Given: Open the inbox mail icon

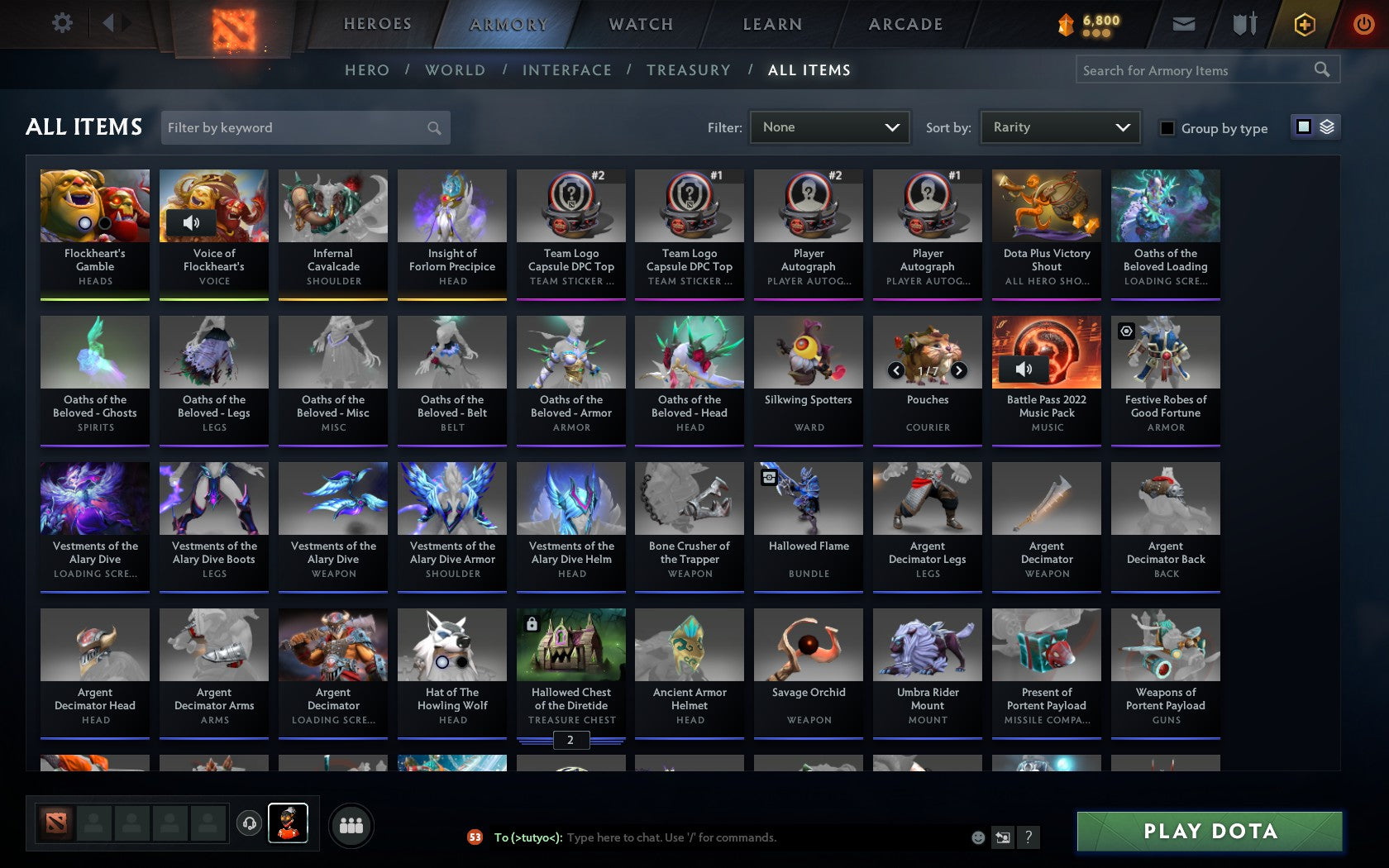Looking at the screenshot, I should point(1184,24).
